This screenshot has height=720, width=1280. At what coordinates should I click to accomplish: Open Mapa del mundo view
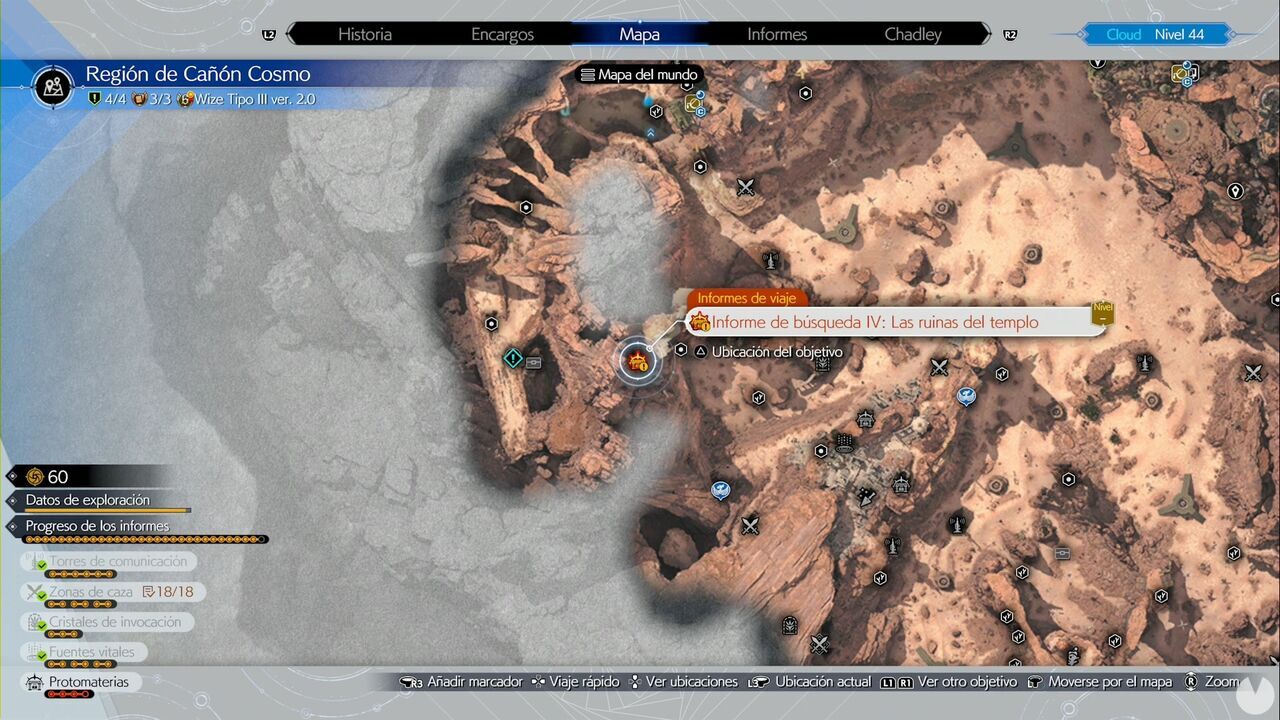(639, 74)
